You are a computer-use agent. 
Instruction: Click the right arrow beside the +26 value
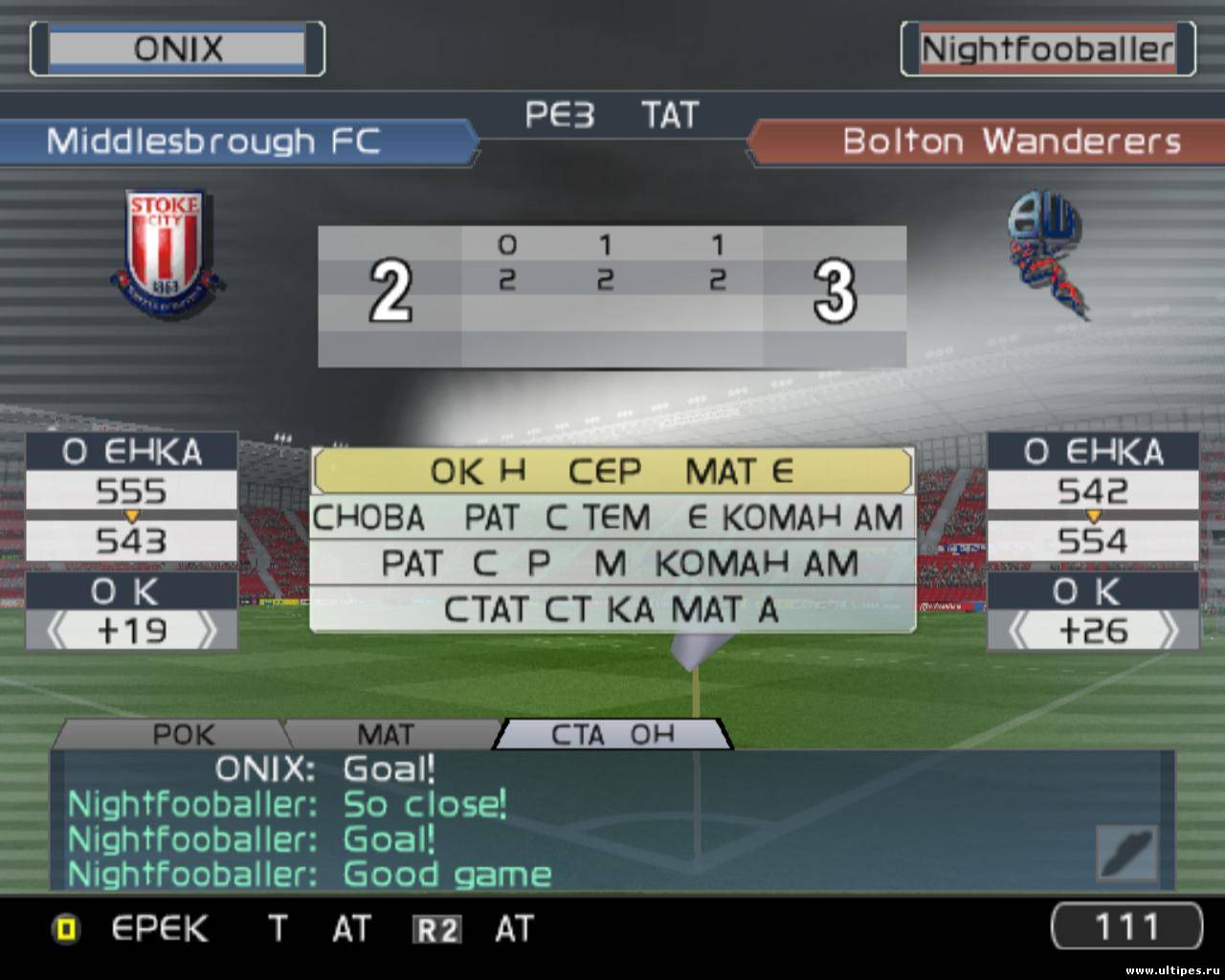click(1169, 632)
